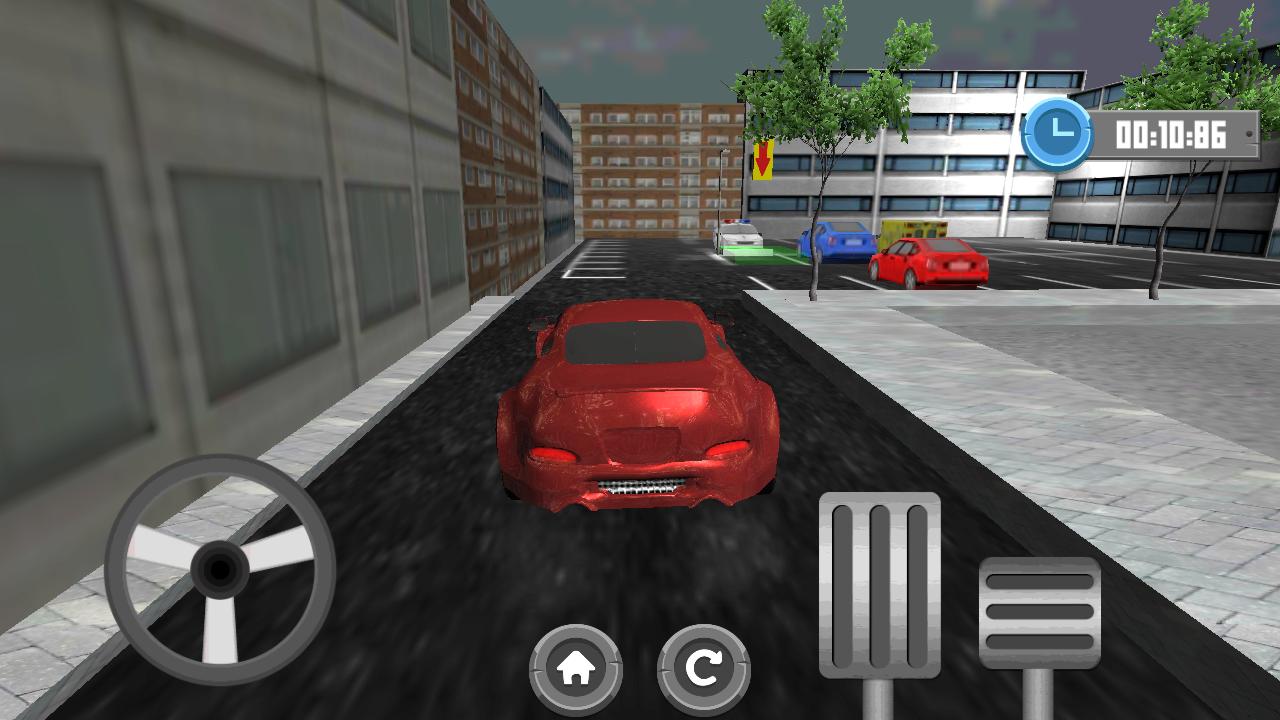Click the street lamp near the parking lot
The image size is (1280, 720).
[x=722, y=190]
